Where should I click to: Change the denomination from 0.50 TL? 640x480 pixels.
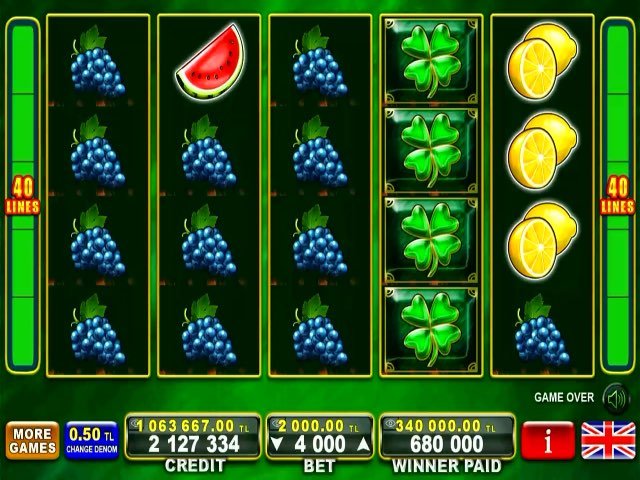click(92, 441)
